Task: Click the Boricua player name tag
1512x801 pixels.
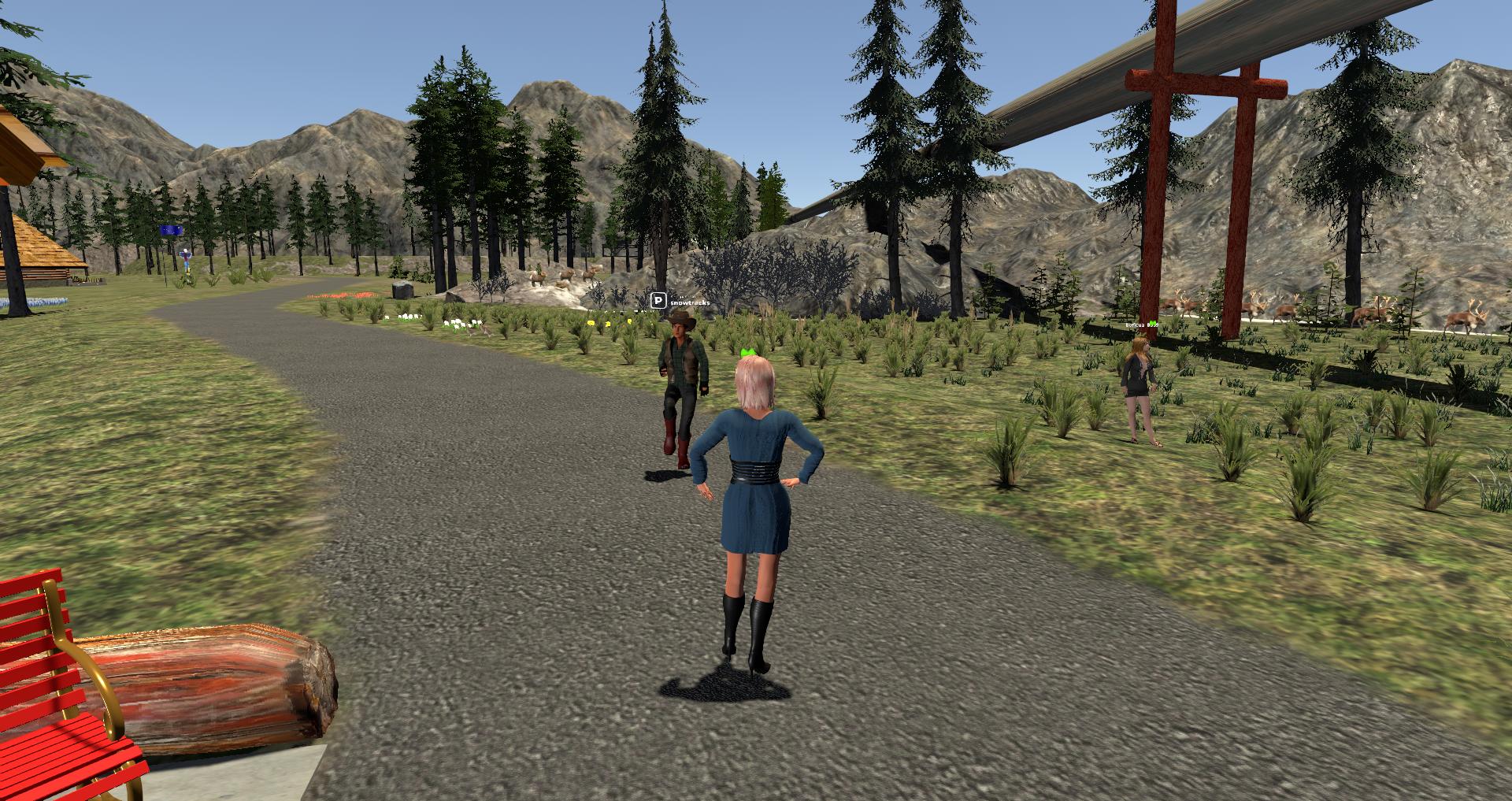Action: tap(1140, 324)
